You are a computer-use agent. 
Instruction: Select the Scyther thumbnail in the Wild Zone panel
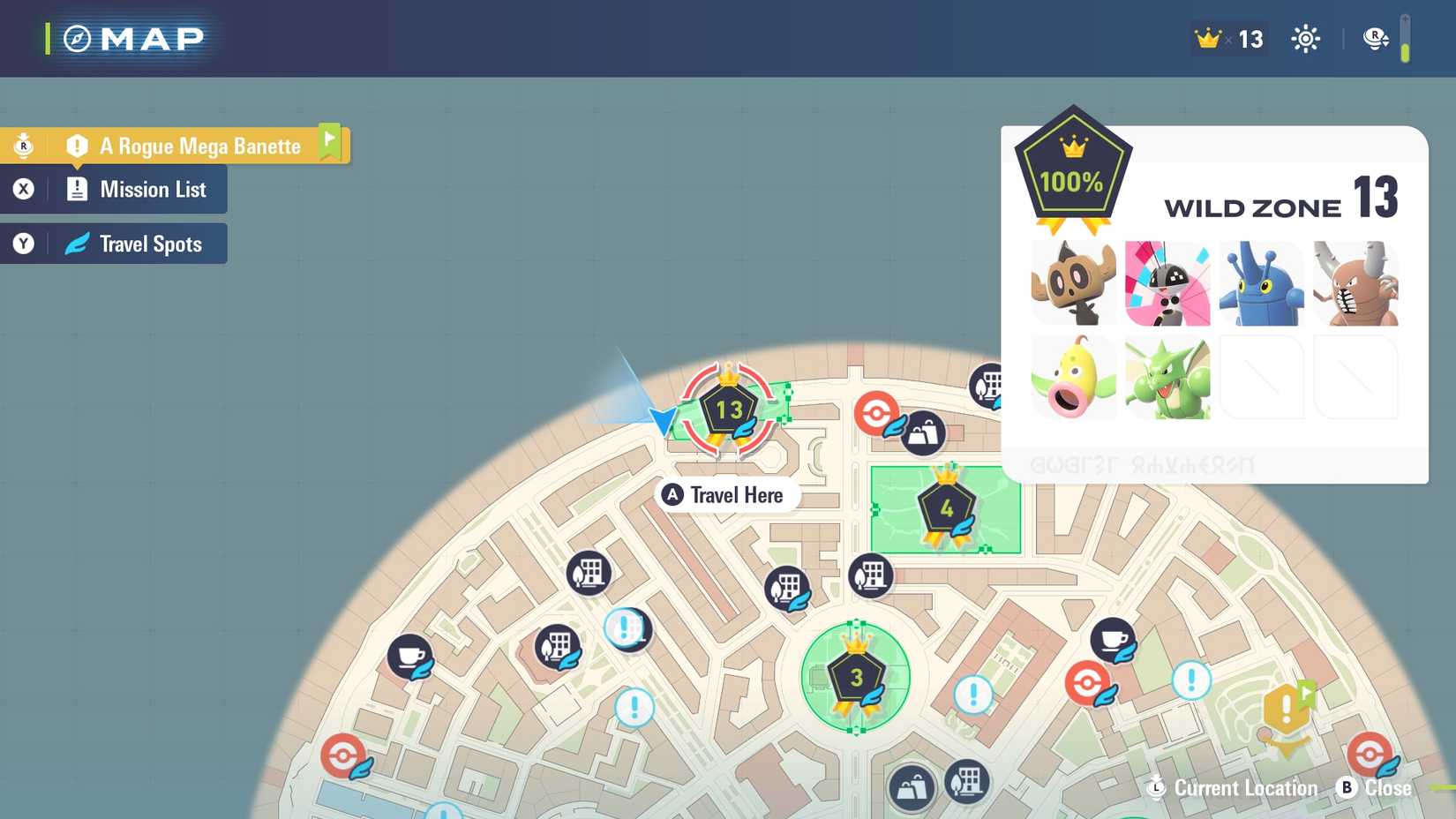coord(1167,378)
